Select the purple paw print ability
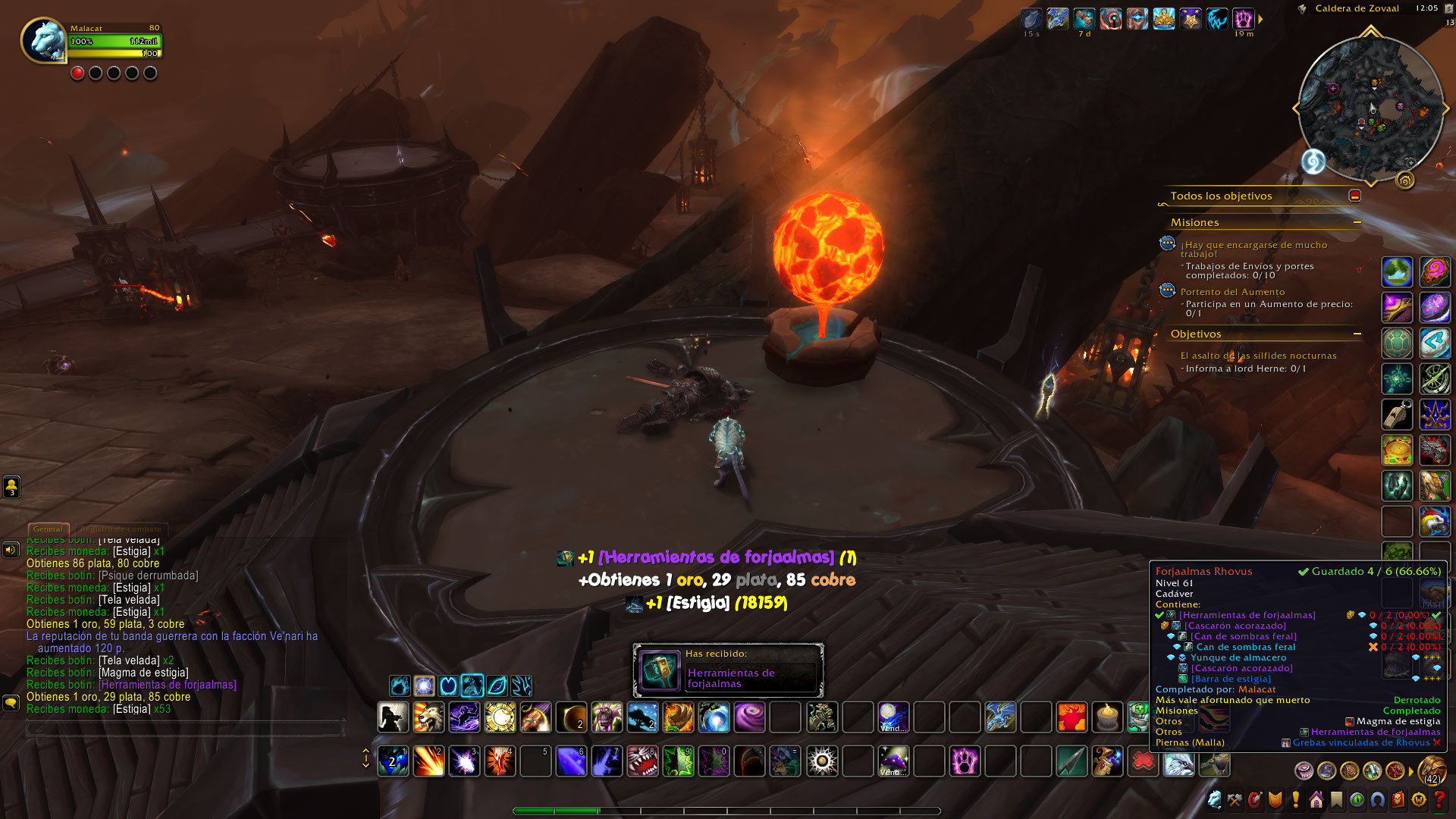The height and width of the screenshot is (819, 1456). [x=965, y=761]
